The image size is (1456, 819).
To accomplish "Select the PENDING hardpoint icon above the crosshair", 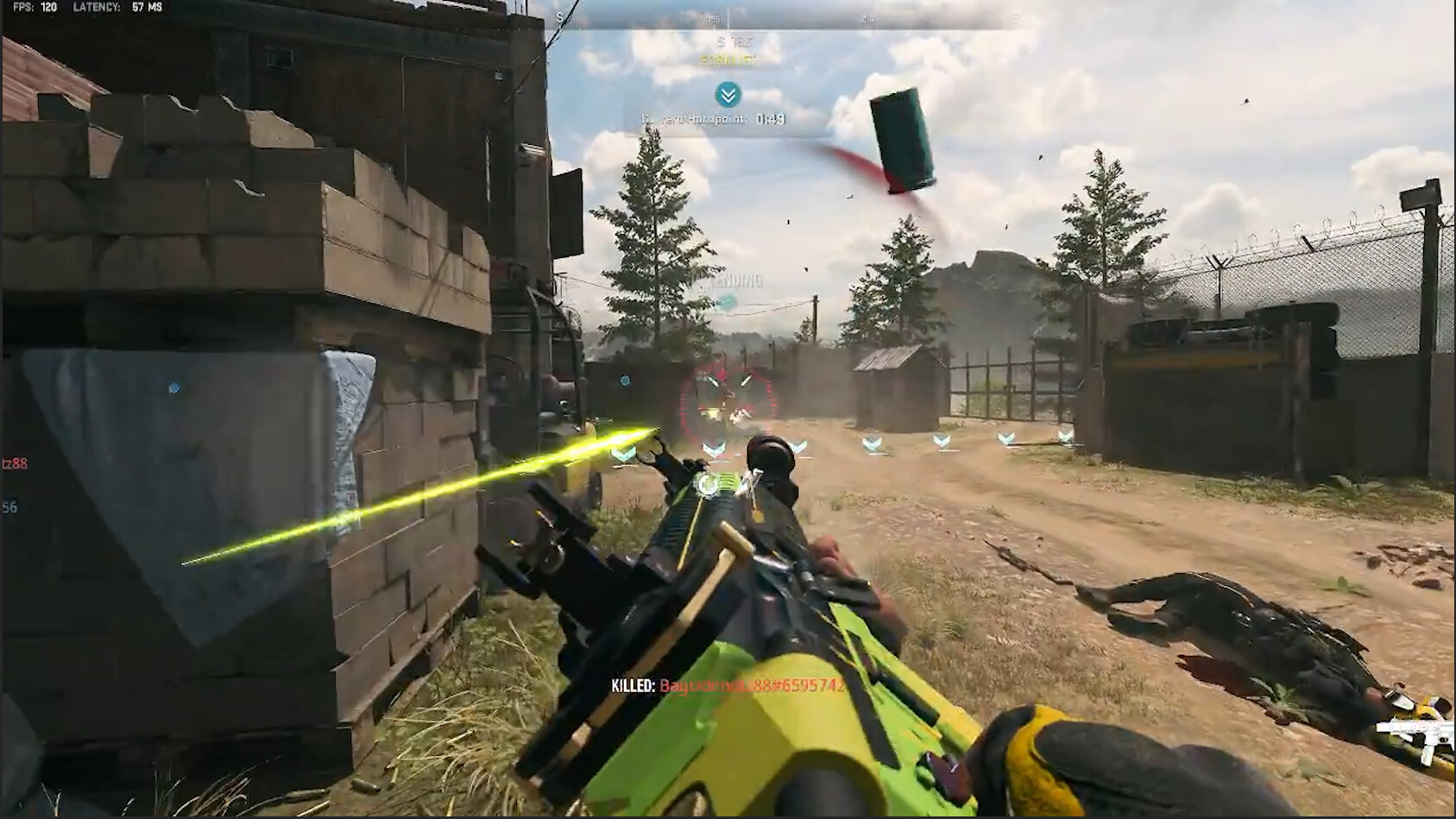I will 728,302.
